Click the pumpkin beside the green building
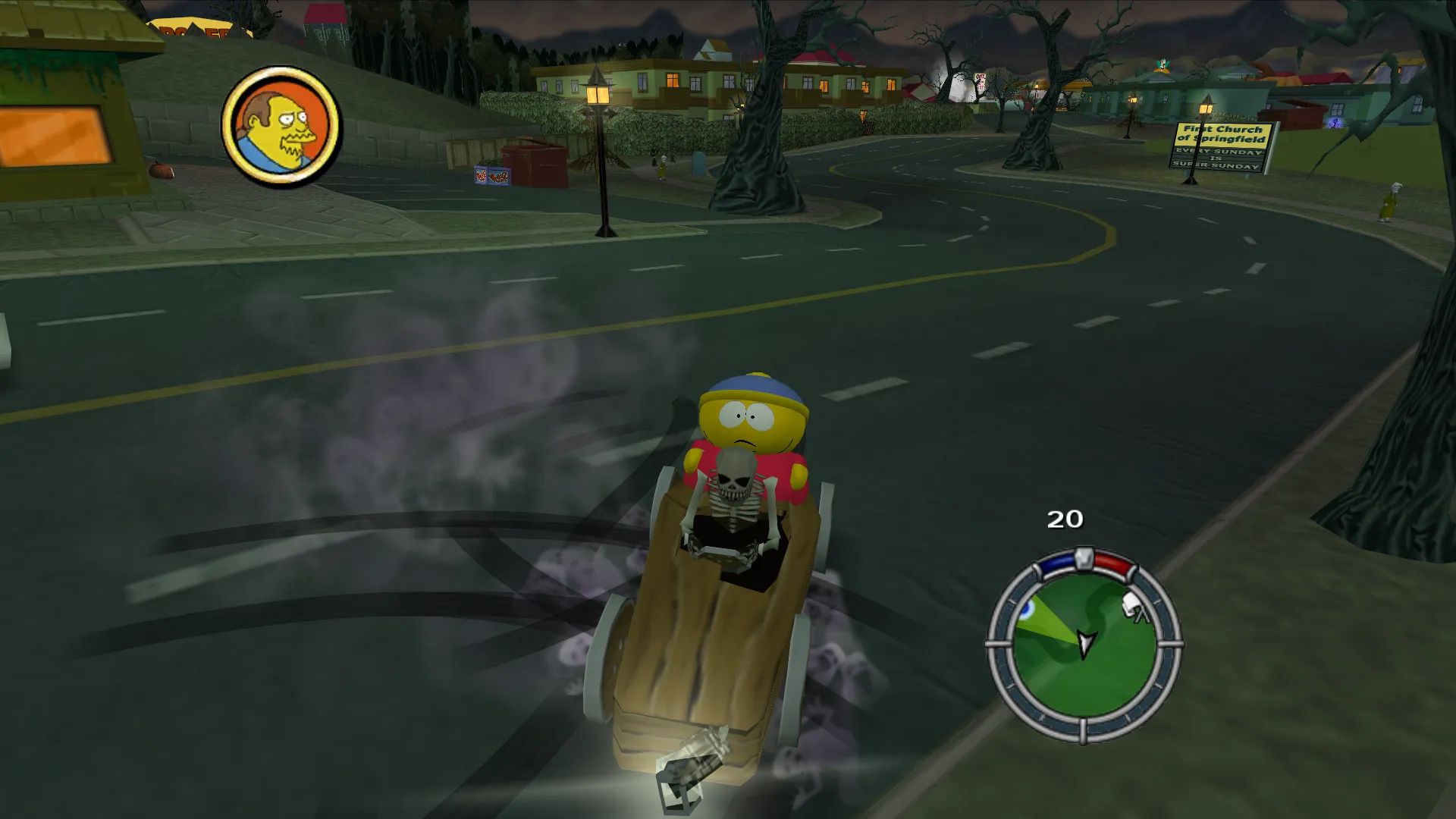This screenshot has width=1456, height=819. coord(160,173)
